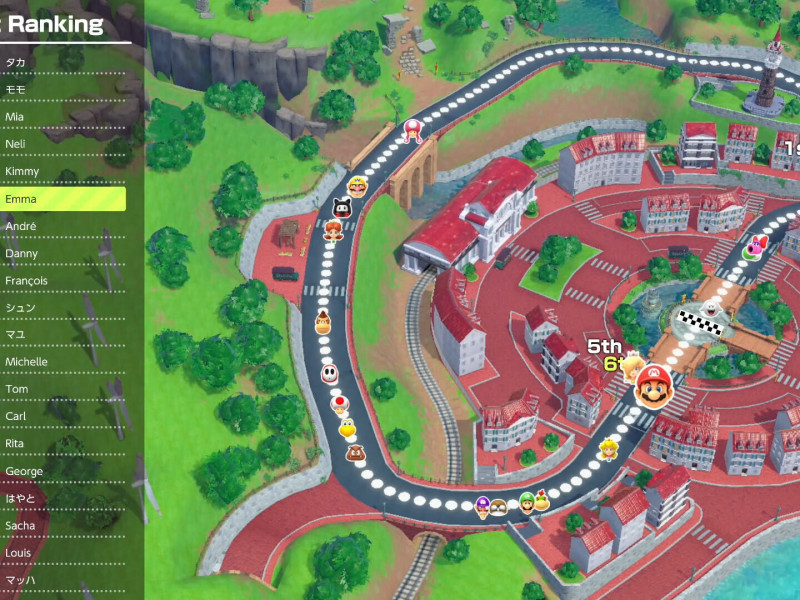The width and height of the screenshot is (800, 600).
Task: Choose Louis in the ranking list
Action: point(62,552)
